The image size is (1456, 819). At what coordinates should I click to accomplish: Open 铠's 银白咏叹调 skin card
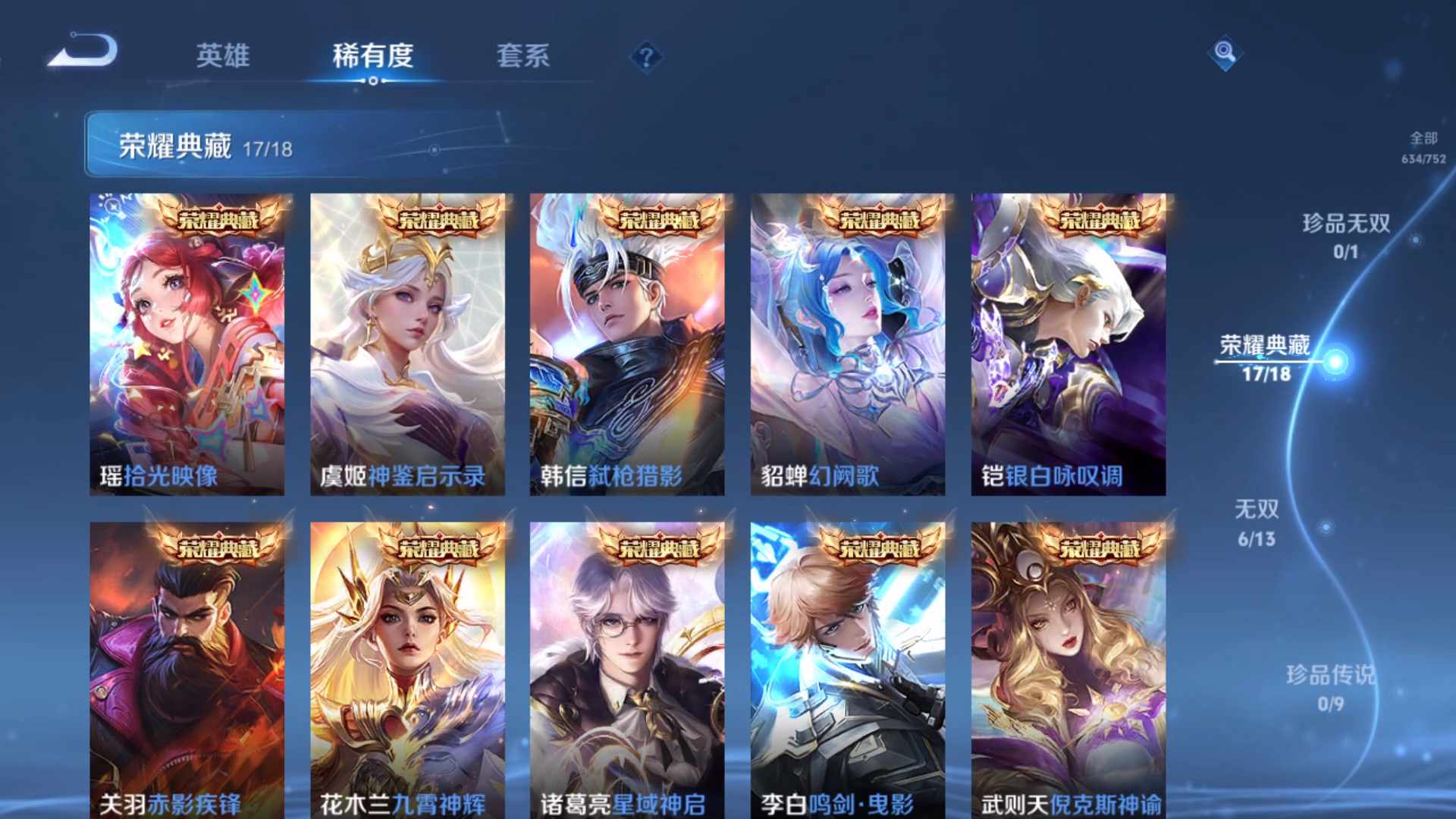click(x=1068, y=345)
